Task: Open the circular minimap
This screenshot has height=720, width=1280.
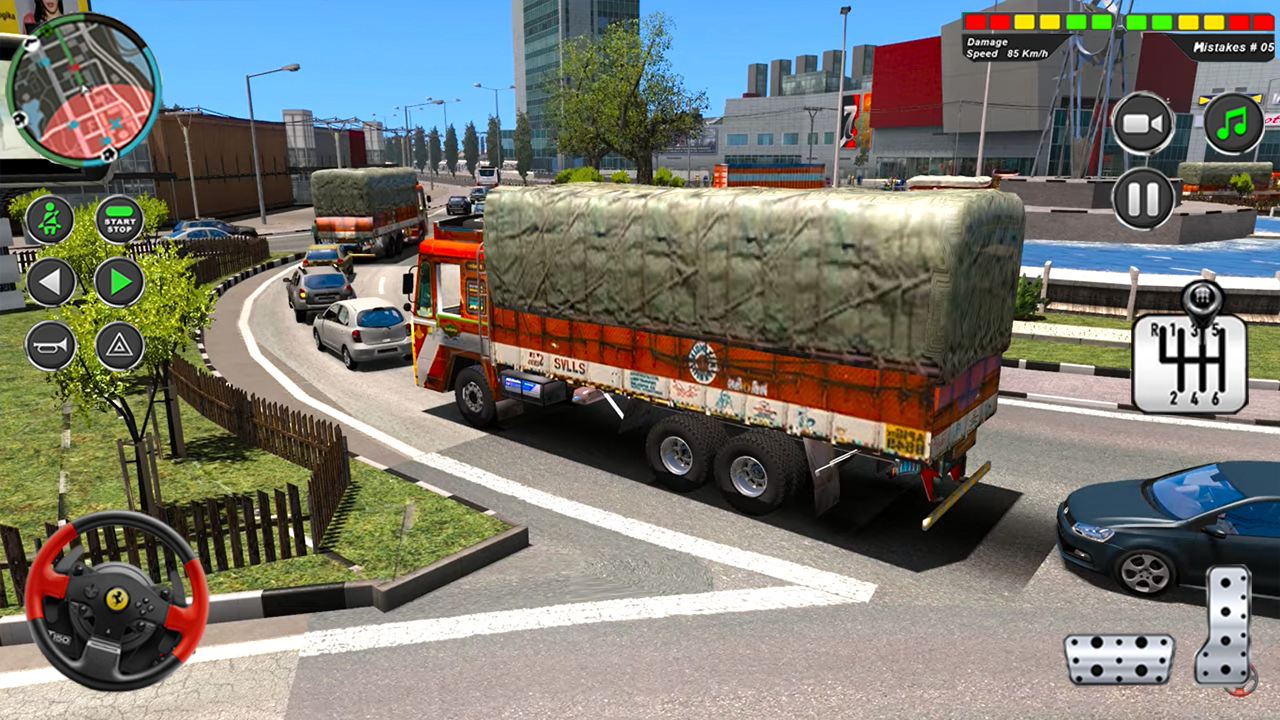Action: (85, 90)
